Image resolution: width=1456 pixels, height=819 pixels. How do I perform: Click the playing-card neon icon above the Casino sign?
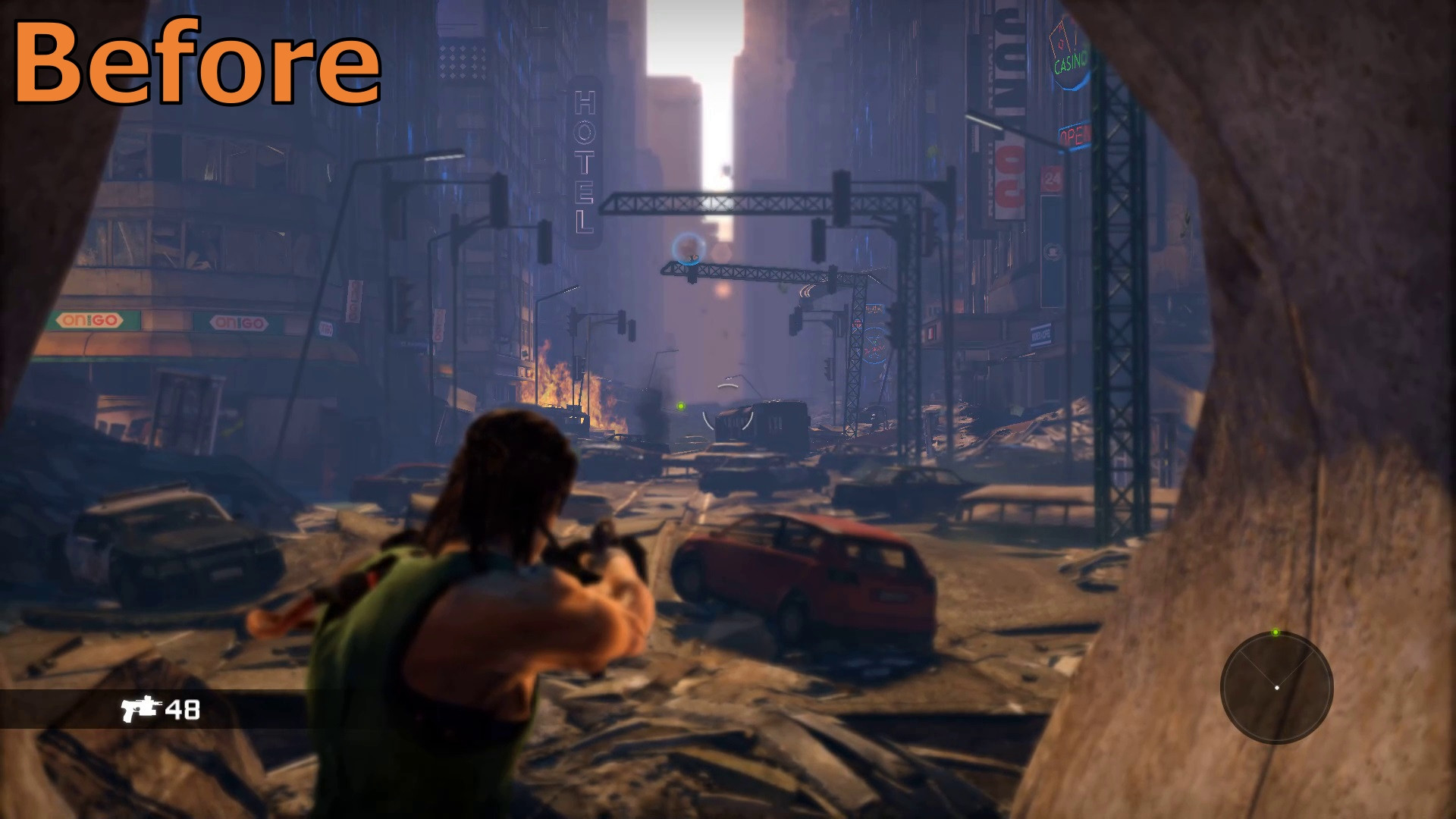(x=1062, y=36)
